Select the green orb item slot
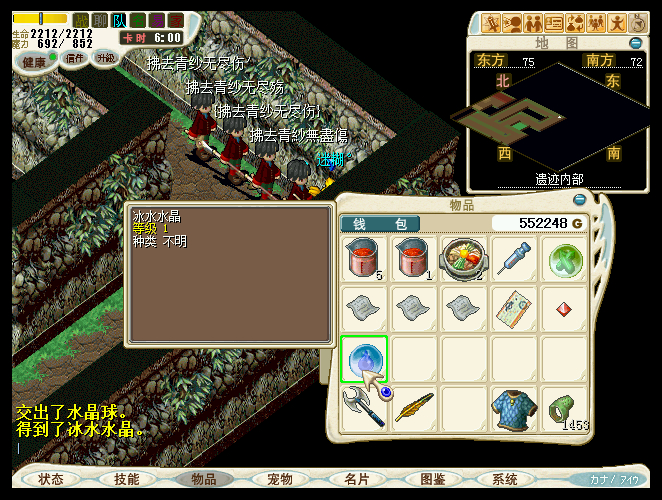The width and height of the screenshot is (662, 500). pyautogui.click(x=564, y=260)
